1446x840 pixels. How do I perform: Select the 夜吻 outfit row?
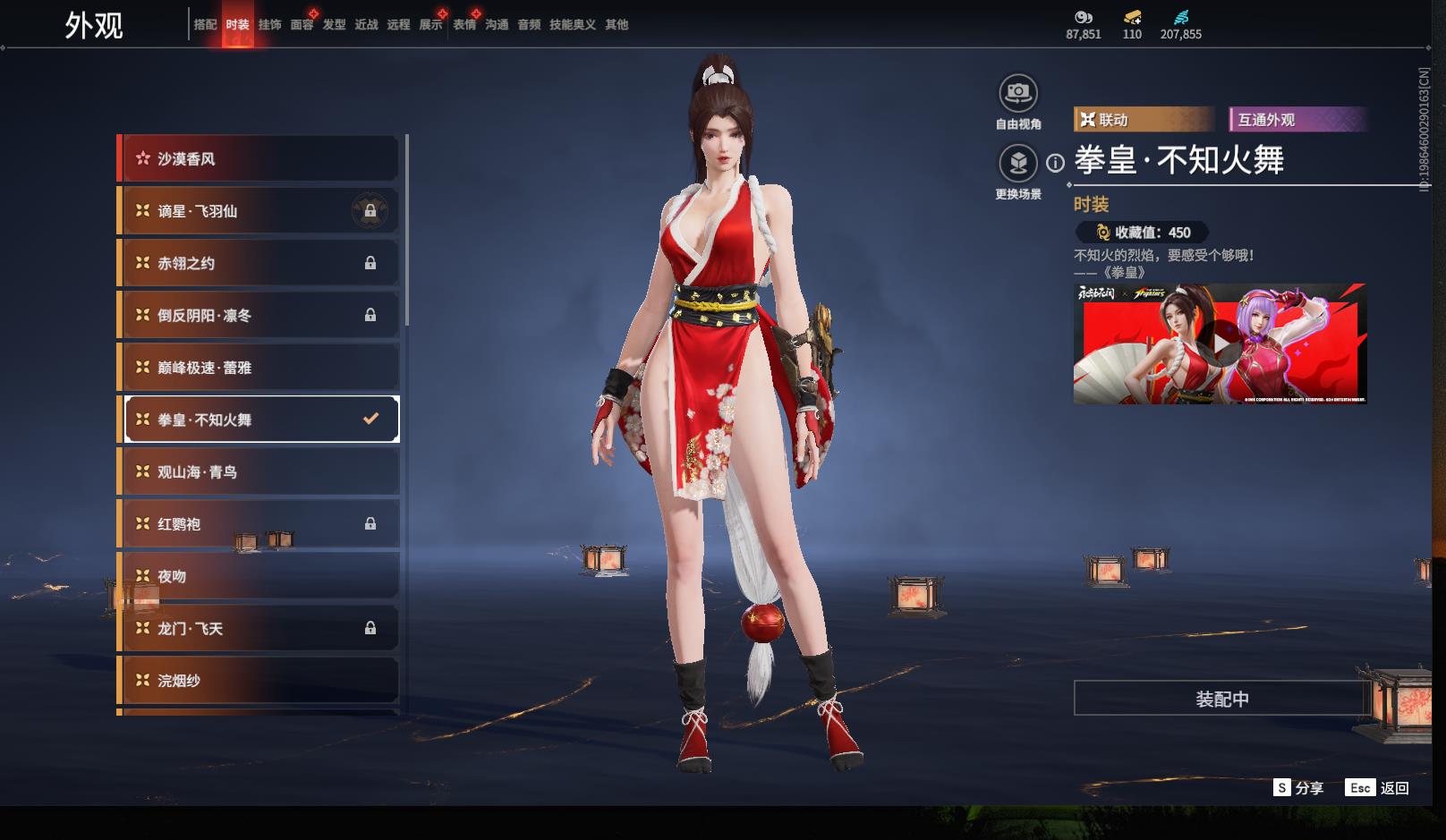(259, 577)
